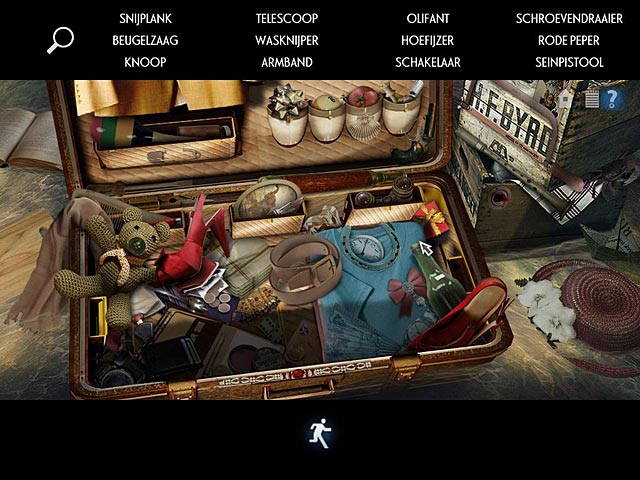
Task: Use the magnifying glass hint icon
Action: click(60, 40)
